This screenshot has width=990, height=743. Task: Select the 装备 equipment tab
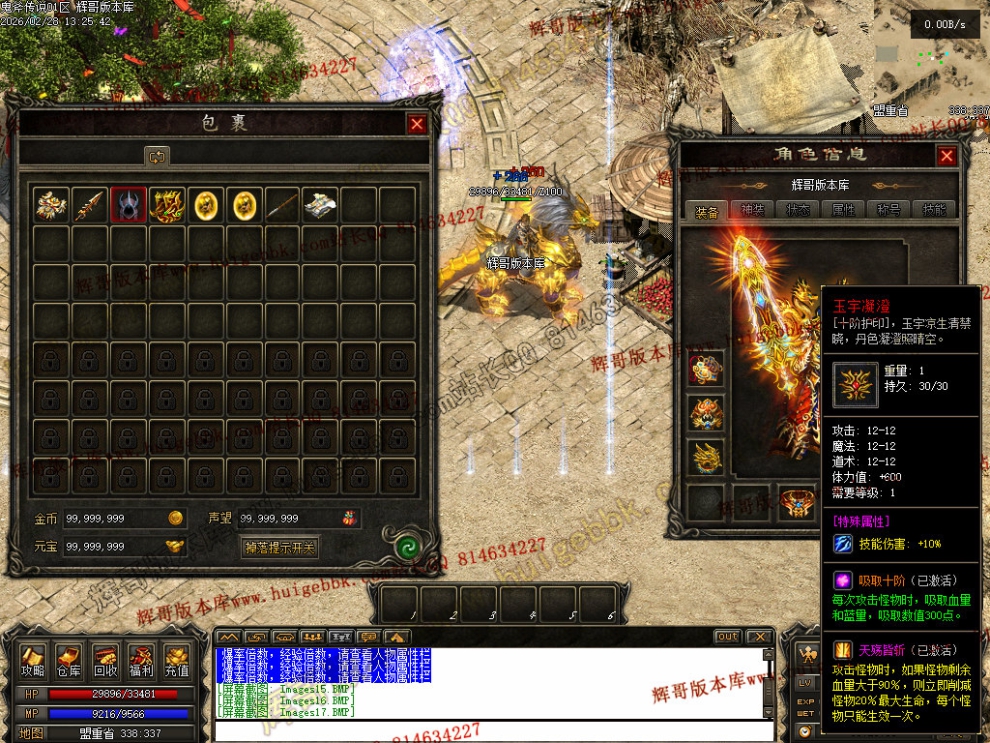706,211
